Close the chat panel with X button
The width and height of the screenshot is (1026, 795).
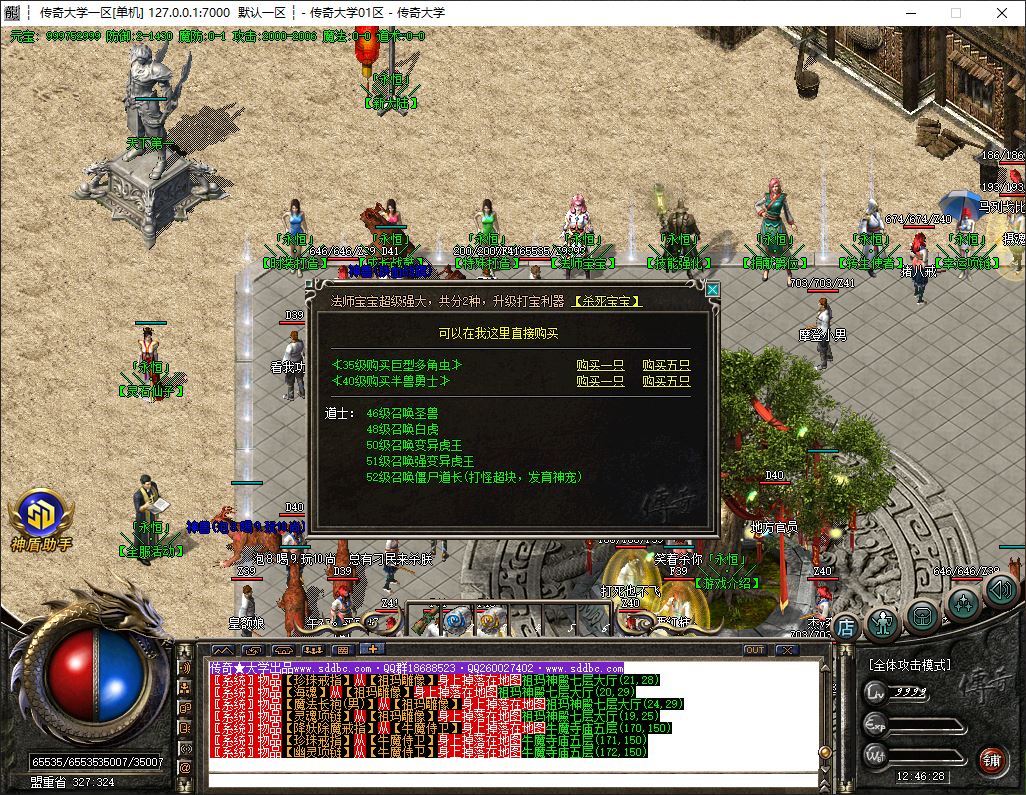click(787, 650)
